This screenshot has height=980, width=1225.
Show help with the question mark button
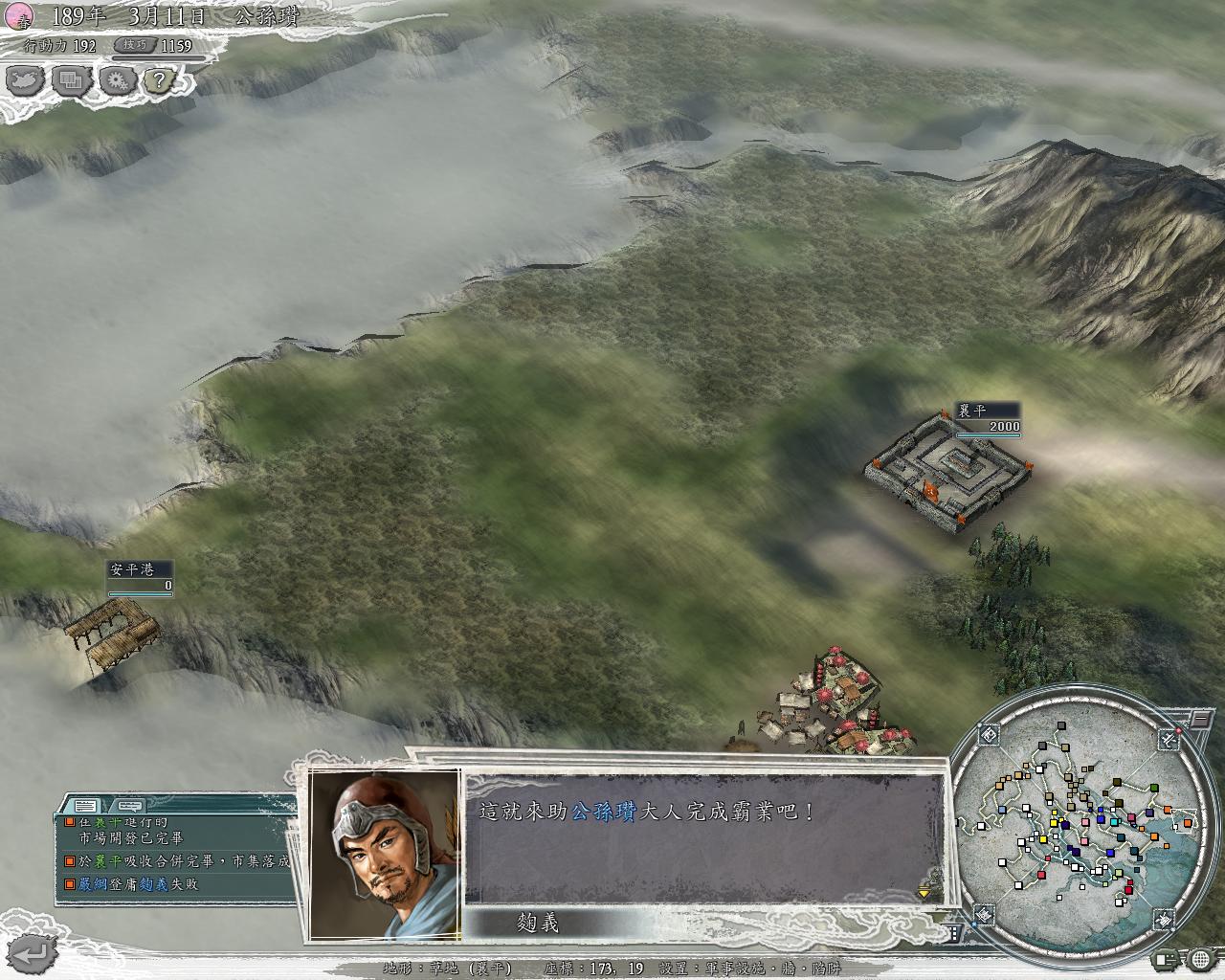[162, 80]
